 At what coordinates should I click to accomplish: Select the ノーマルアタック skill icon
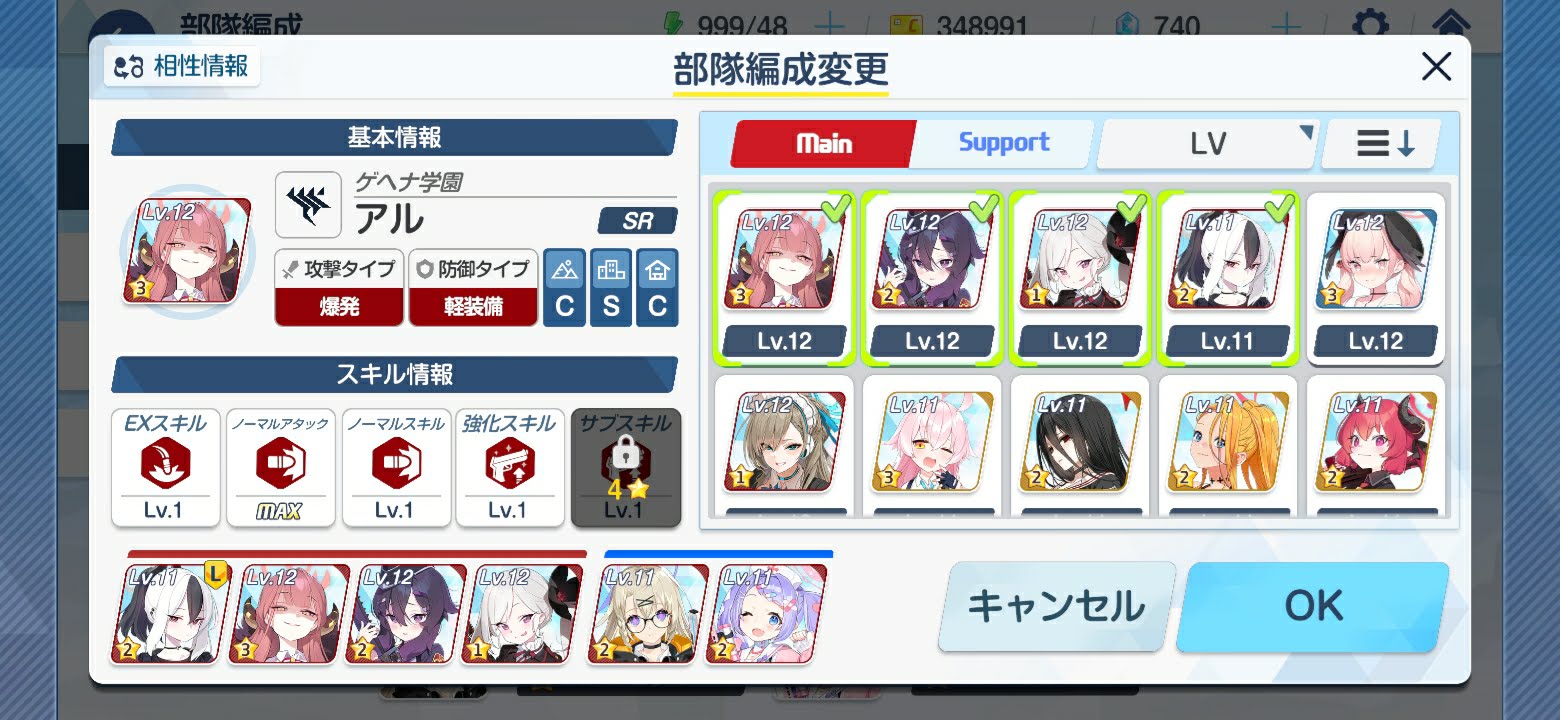[280, 468]
